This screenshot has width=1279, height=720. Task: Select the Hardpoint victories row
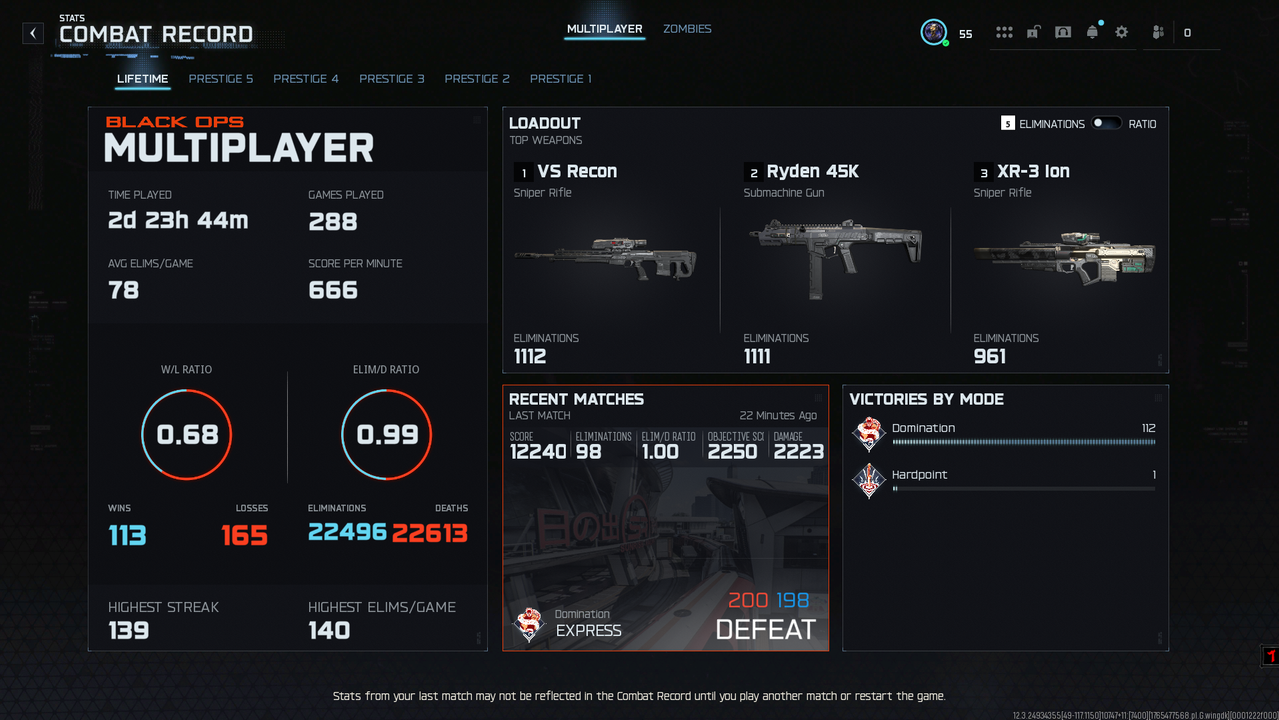tap(1005, 481)
